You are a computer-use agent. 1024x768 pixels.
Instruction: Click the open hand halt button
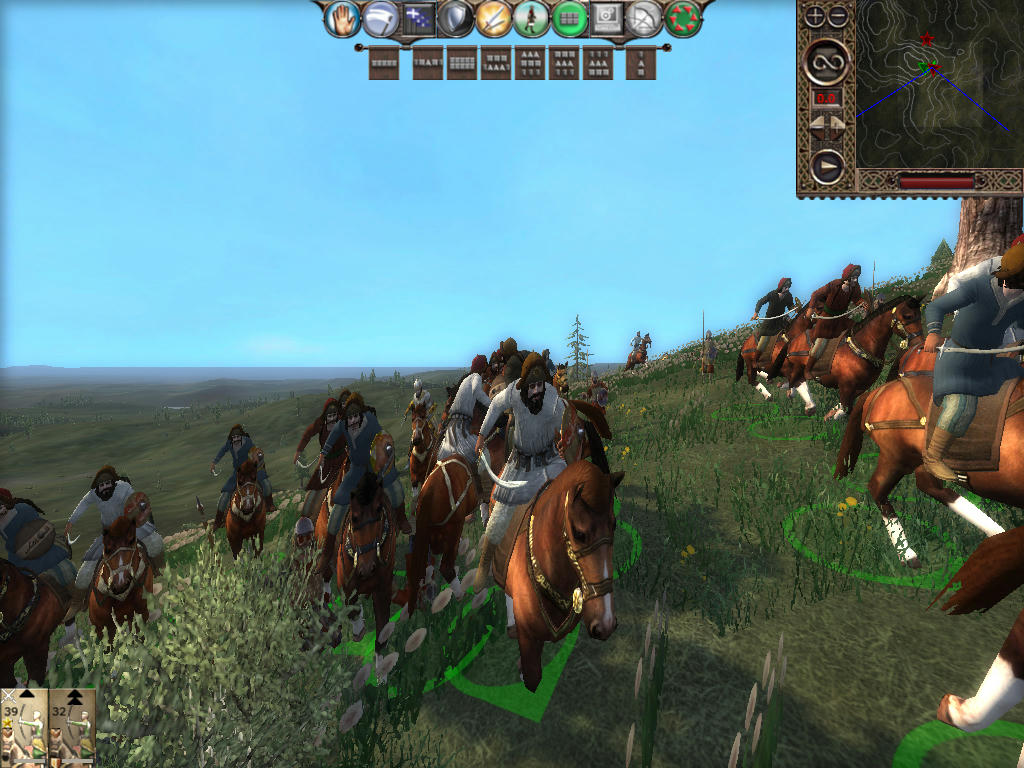point(344,18)
